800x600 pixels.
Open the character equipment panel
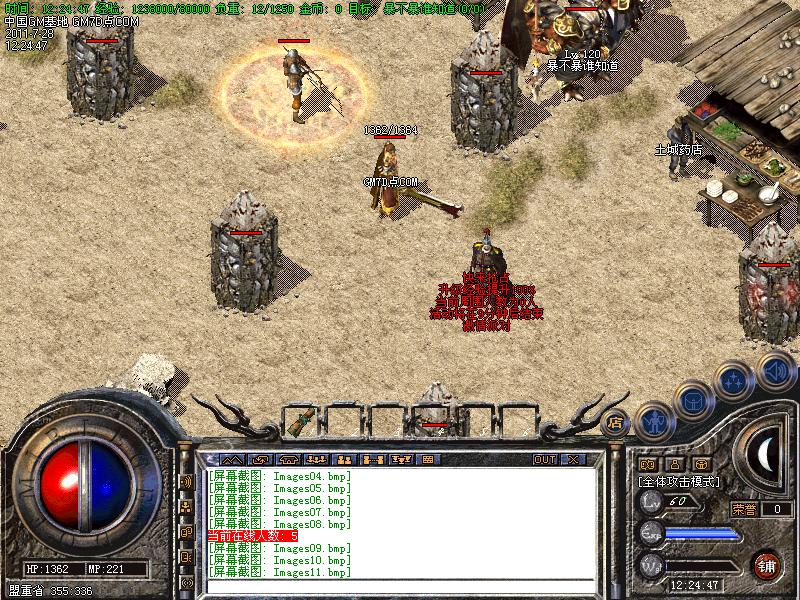click(654, 422)
